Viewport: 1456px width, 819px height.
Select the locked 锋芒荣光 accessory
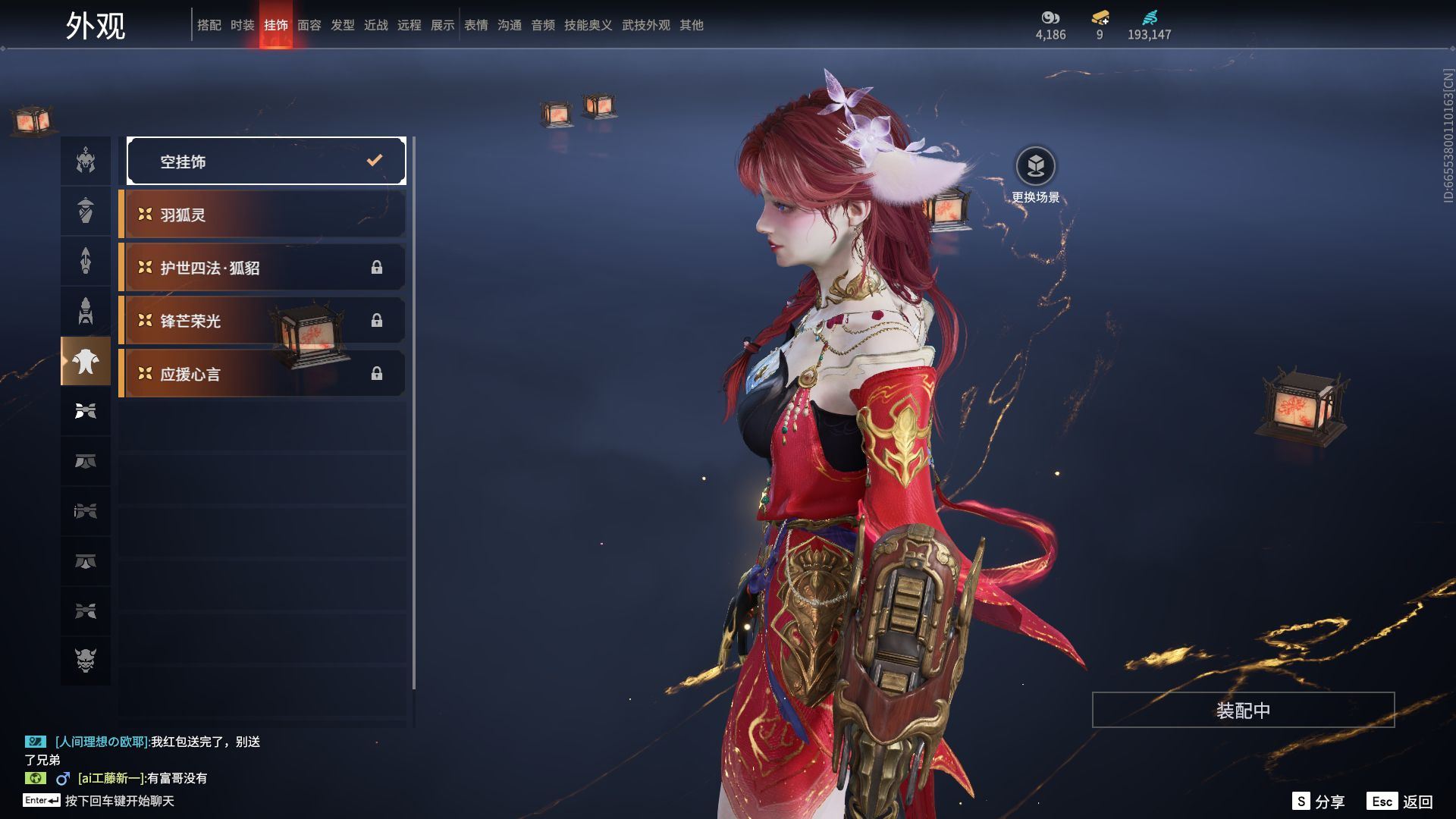[x=262, y=321]
